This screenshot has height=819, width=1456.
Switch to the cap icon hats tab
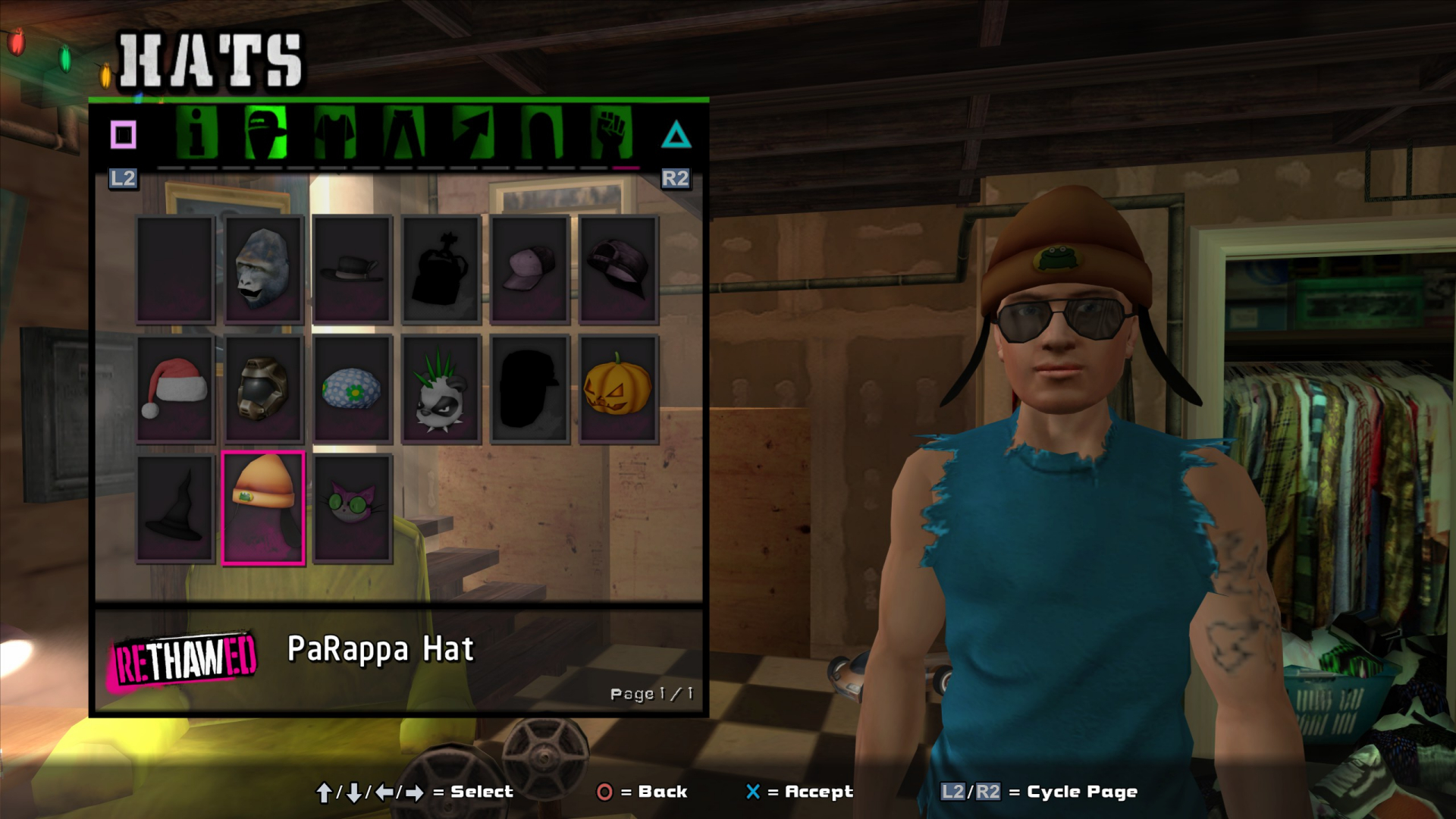265,133
